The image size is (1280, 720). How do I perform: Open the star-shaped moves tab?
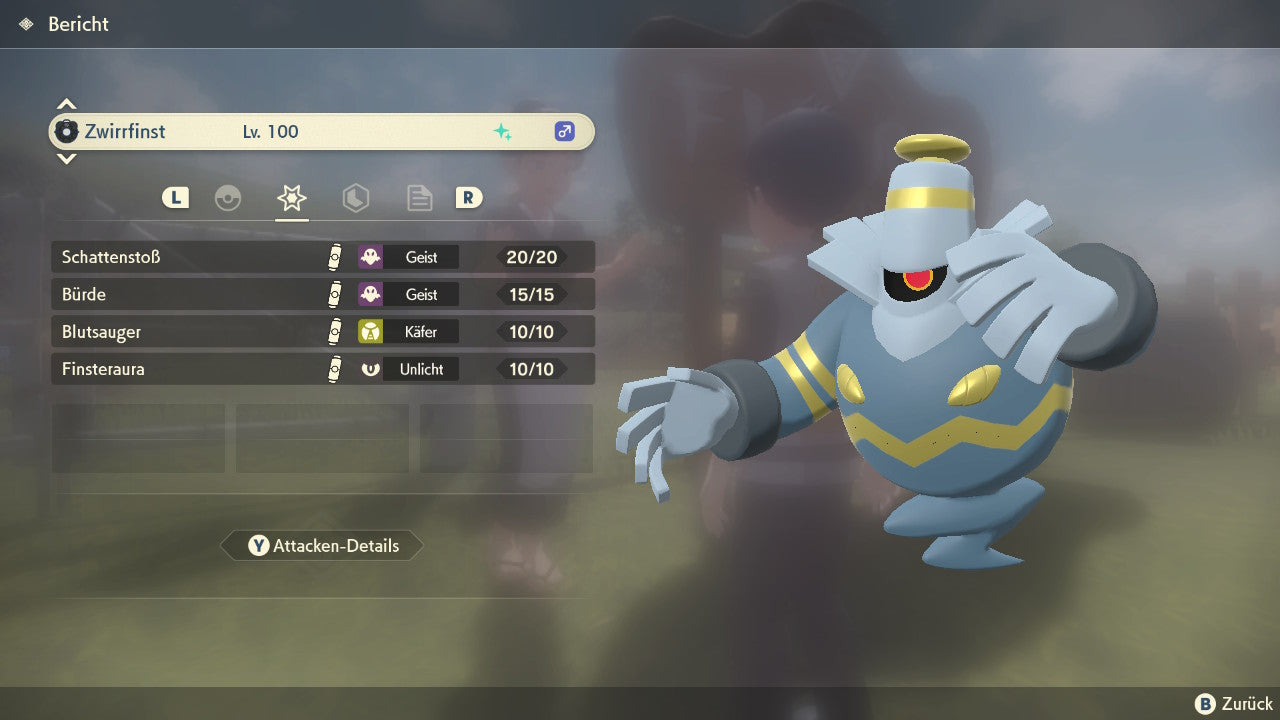291,198
